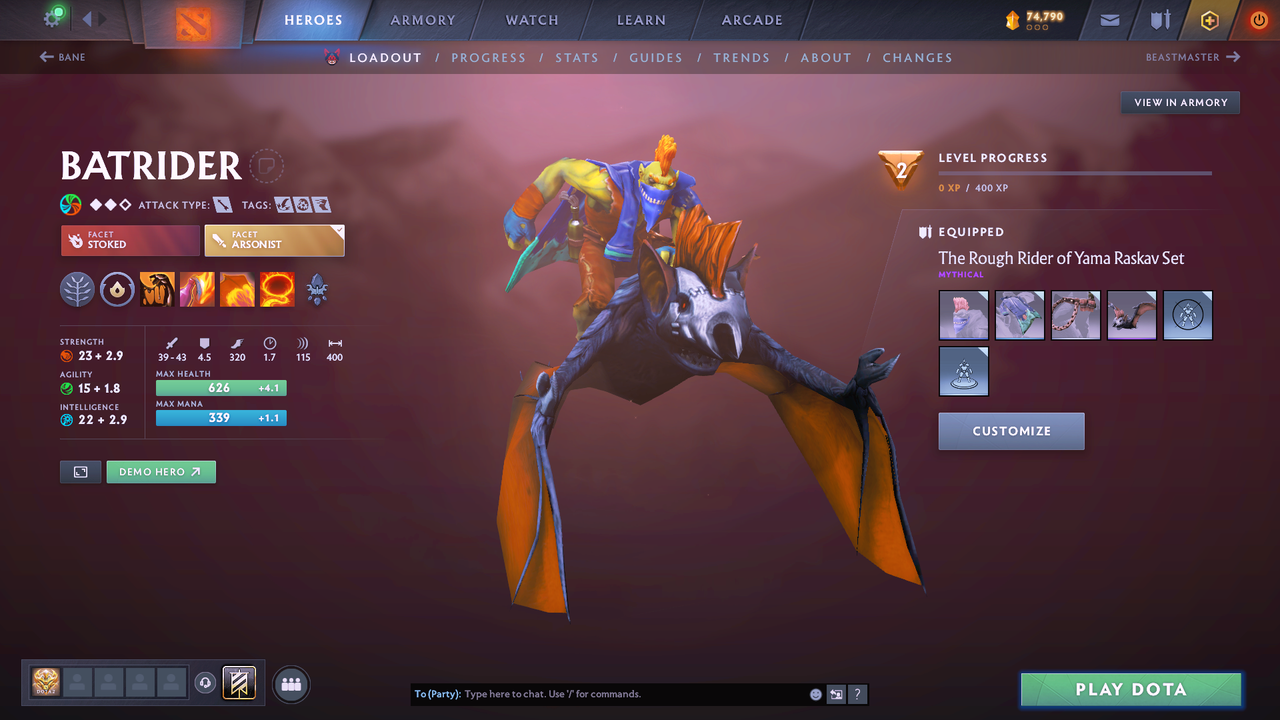Check the Level Progress XP bar
This screenshot has width=1280, height=720.
click(x=1075, y=172)
